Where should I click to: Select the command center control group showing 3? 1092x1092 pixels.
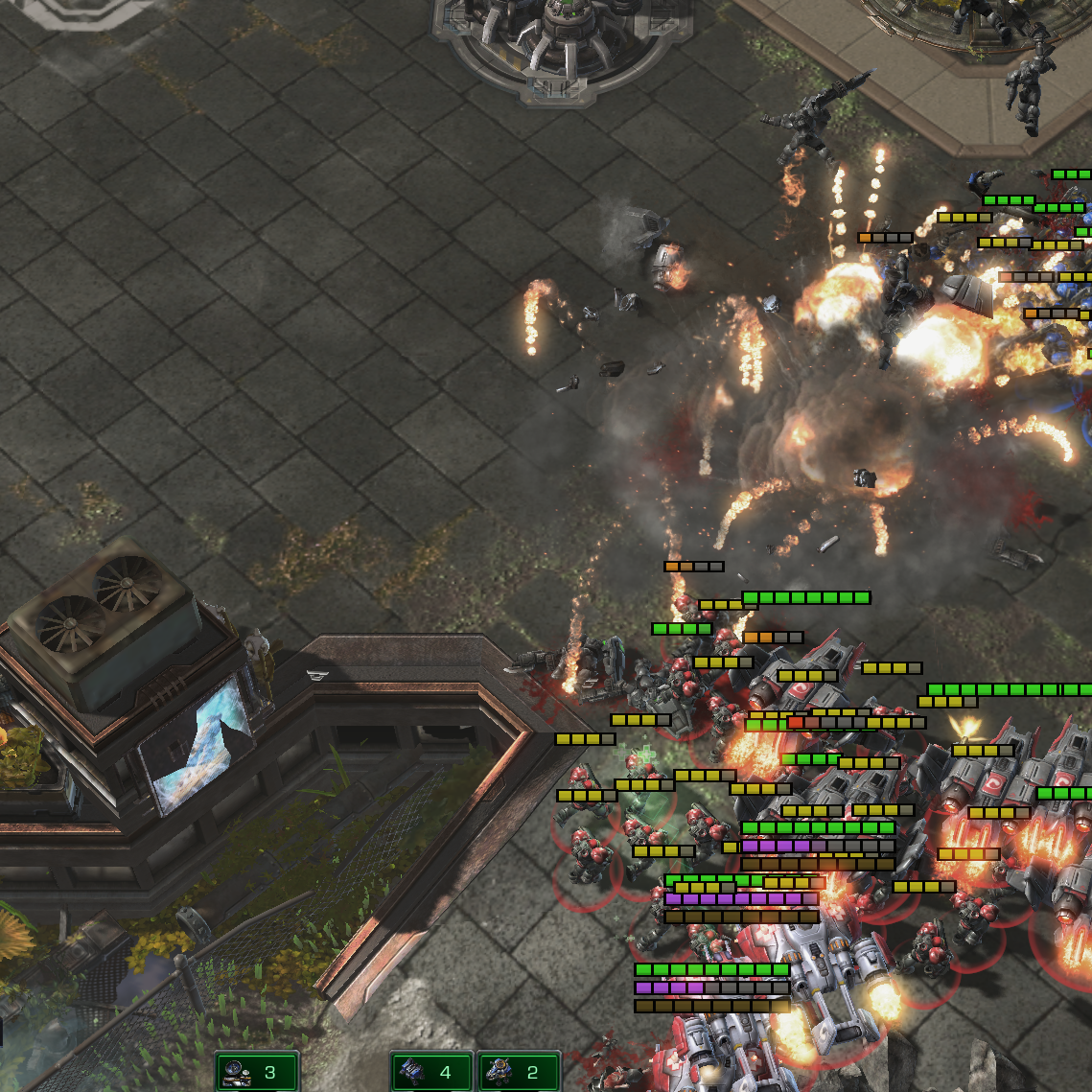(257, 1072)
